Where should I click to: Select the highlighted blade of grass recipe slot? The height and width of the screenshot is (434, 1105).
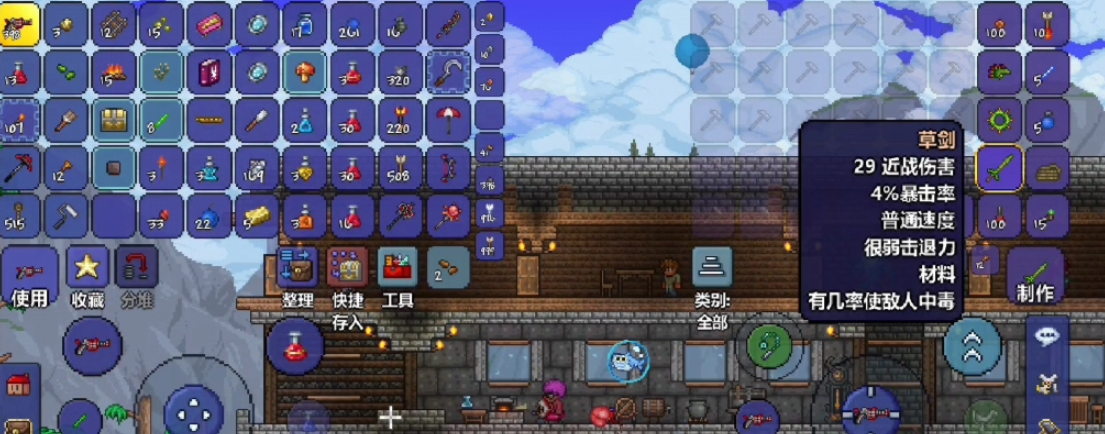click(998, 169)
